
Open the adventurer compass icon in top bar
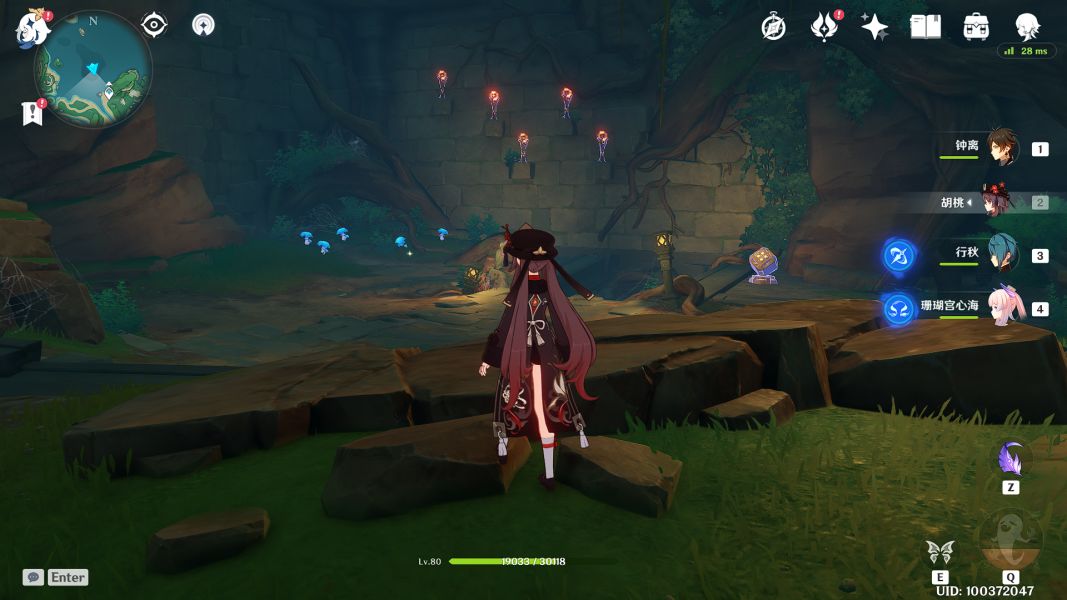coord(773,27)
